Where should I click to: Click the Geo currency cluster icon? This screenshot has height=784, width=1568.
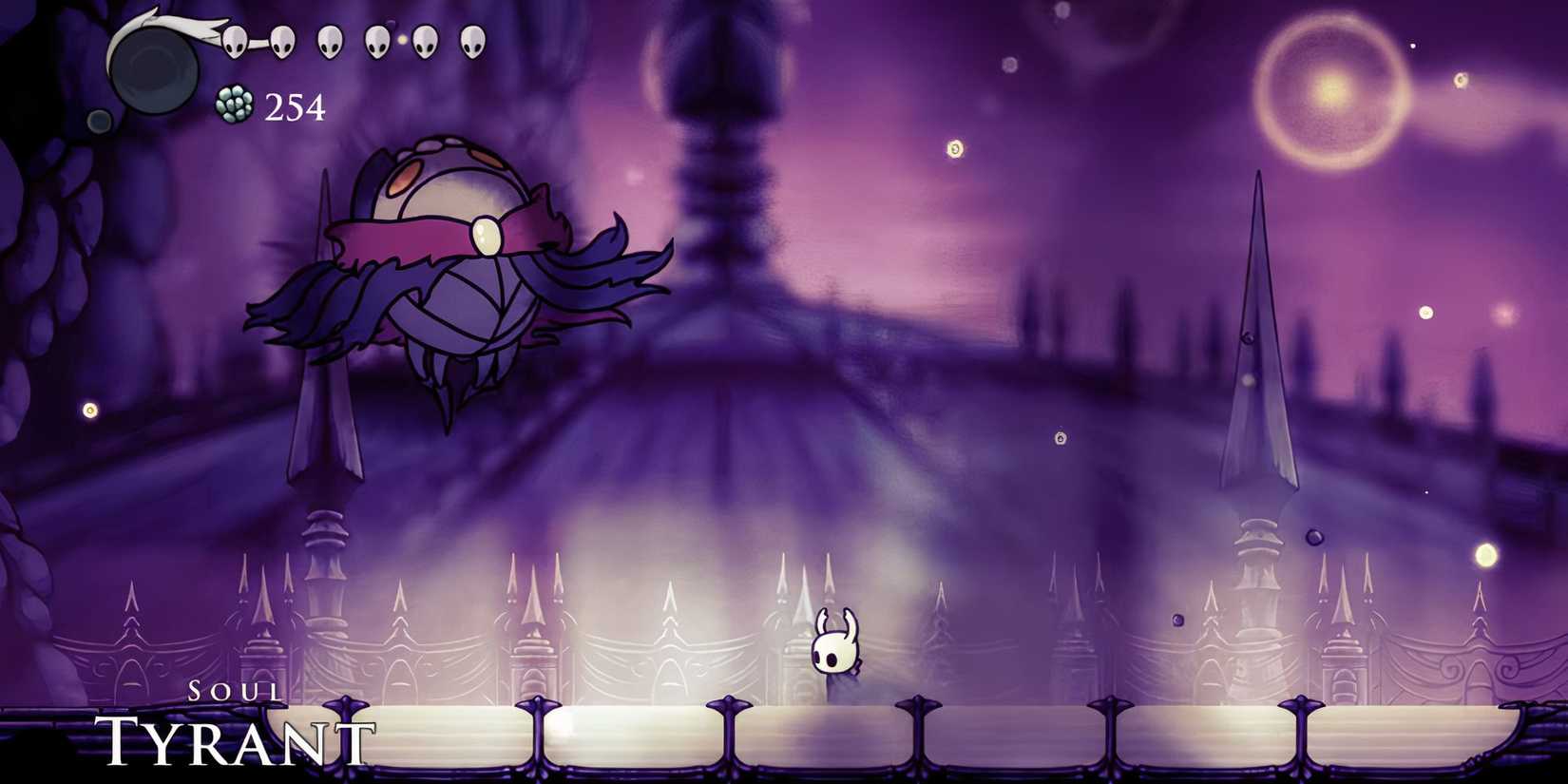(x=235, y=105)
